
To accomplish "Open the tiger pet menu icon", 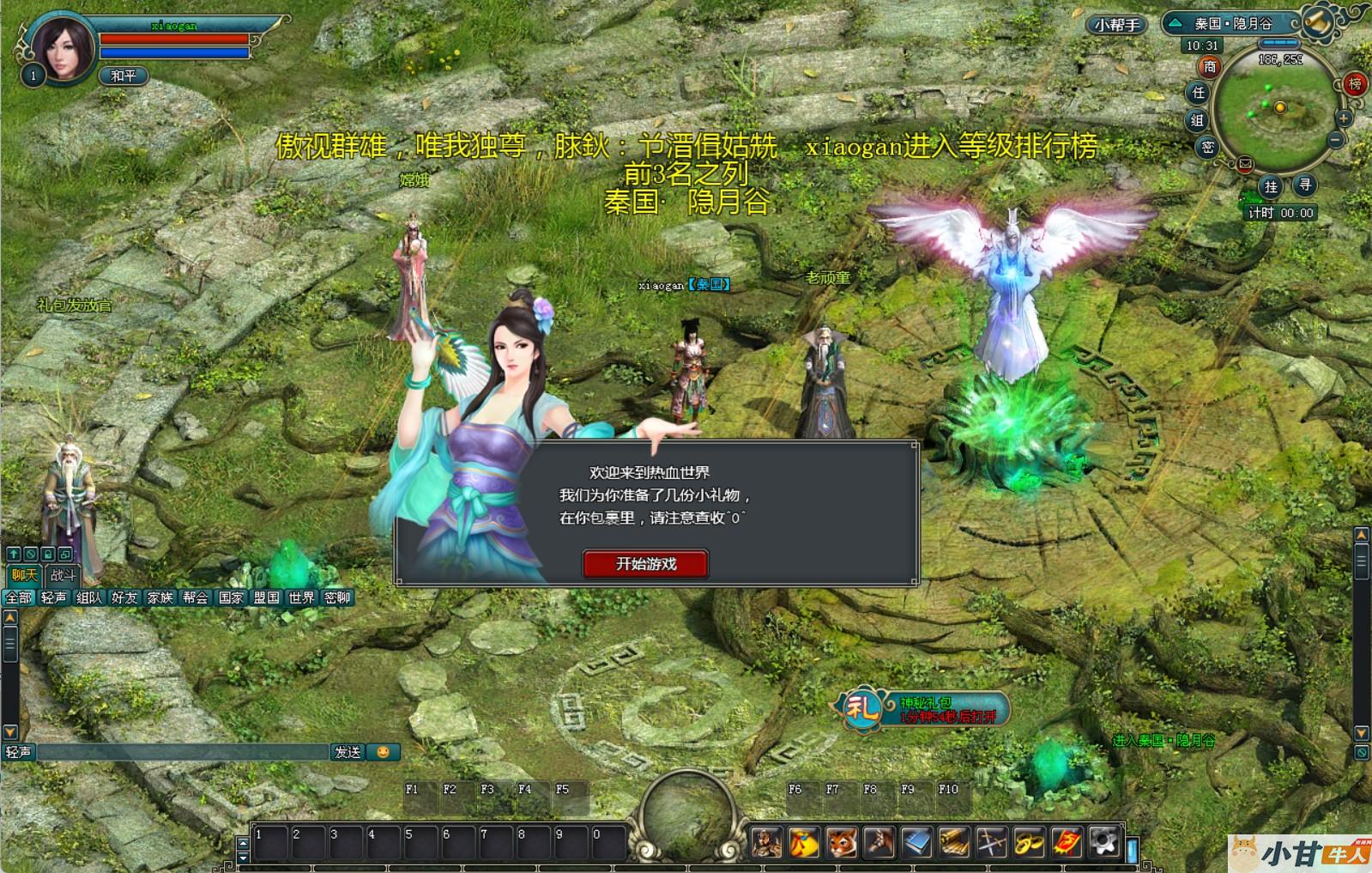I will click(842, 843).
